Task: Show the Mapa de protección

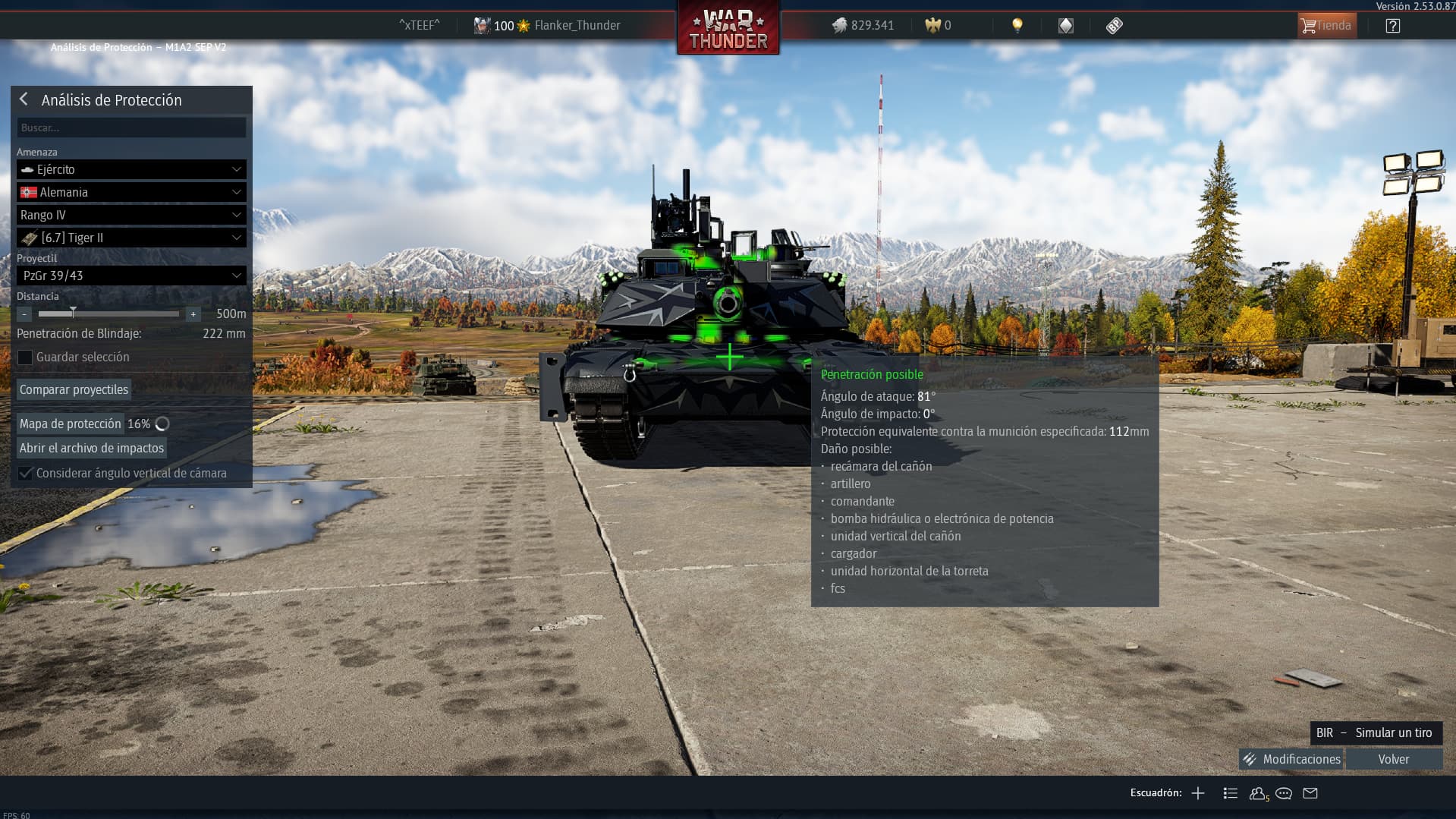Action: pos(71,424)
